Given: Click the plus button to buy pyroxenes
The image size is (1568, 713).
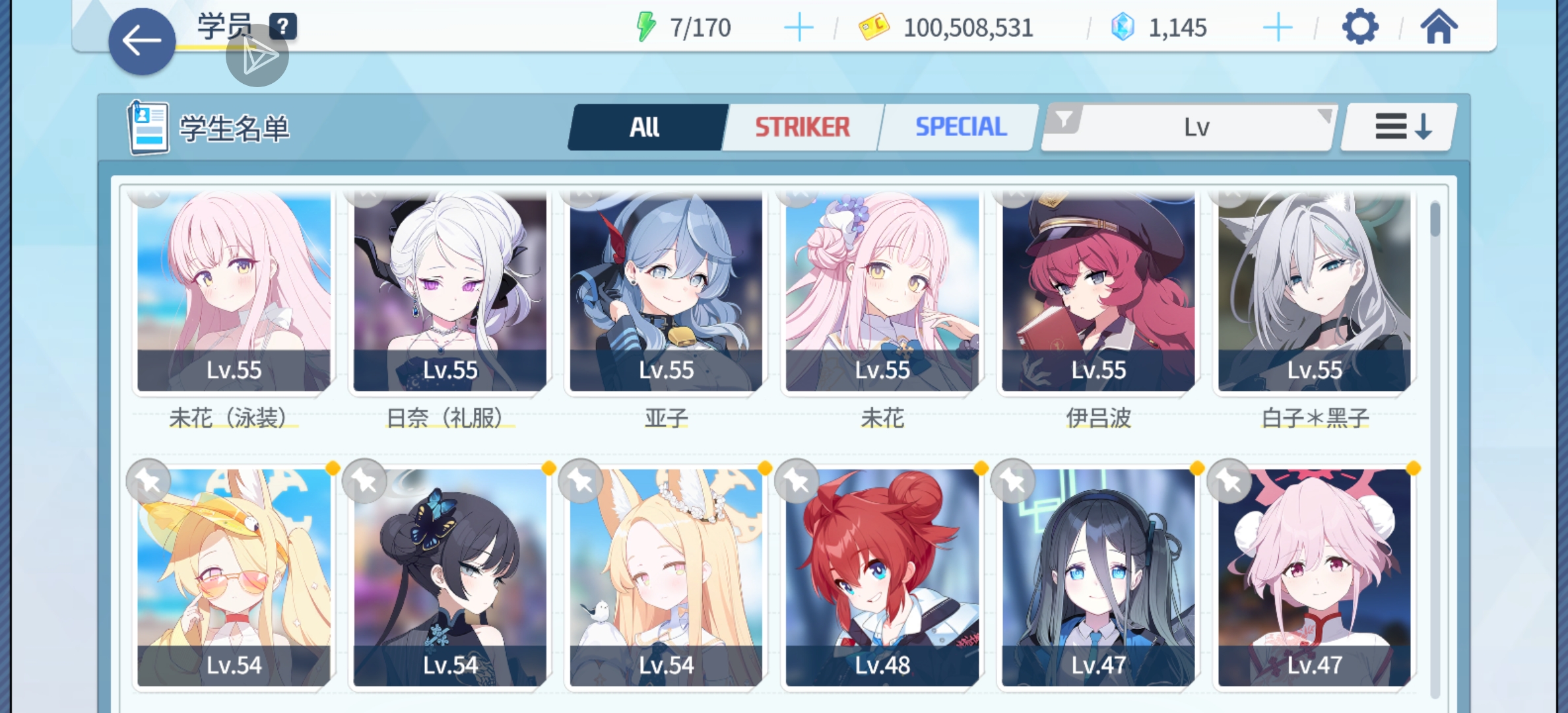Looking at the screenshot, I should (1278, 26).
